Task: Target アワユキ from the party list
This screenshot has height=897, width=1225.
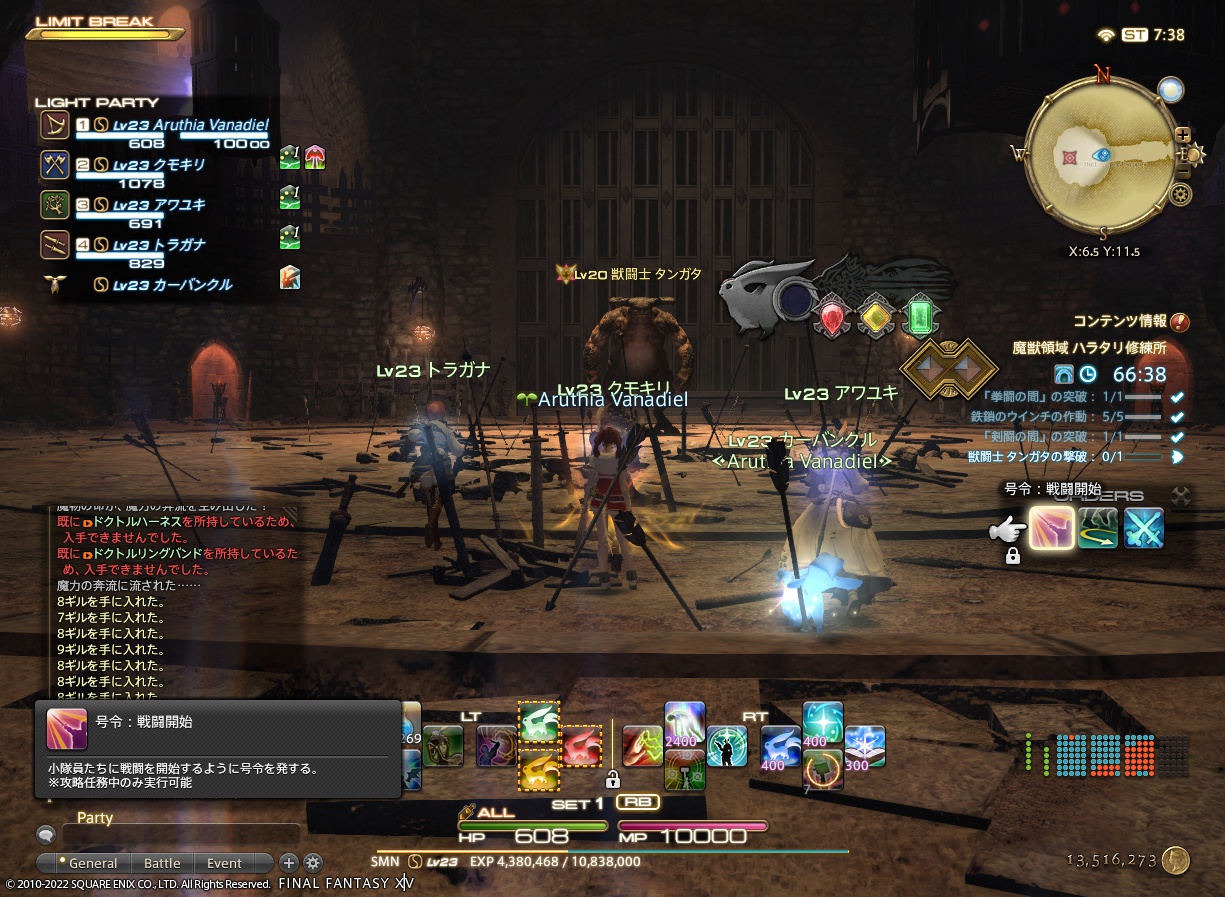Action: coord(158,206)
